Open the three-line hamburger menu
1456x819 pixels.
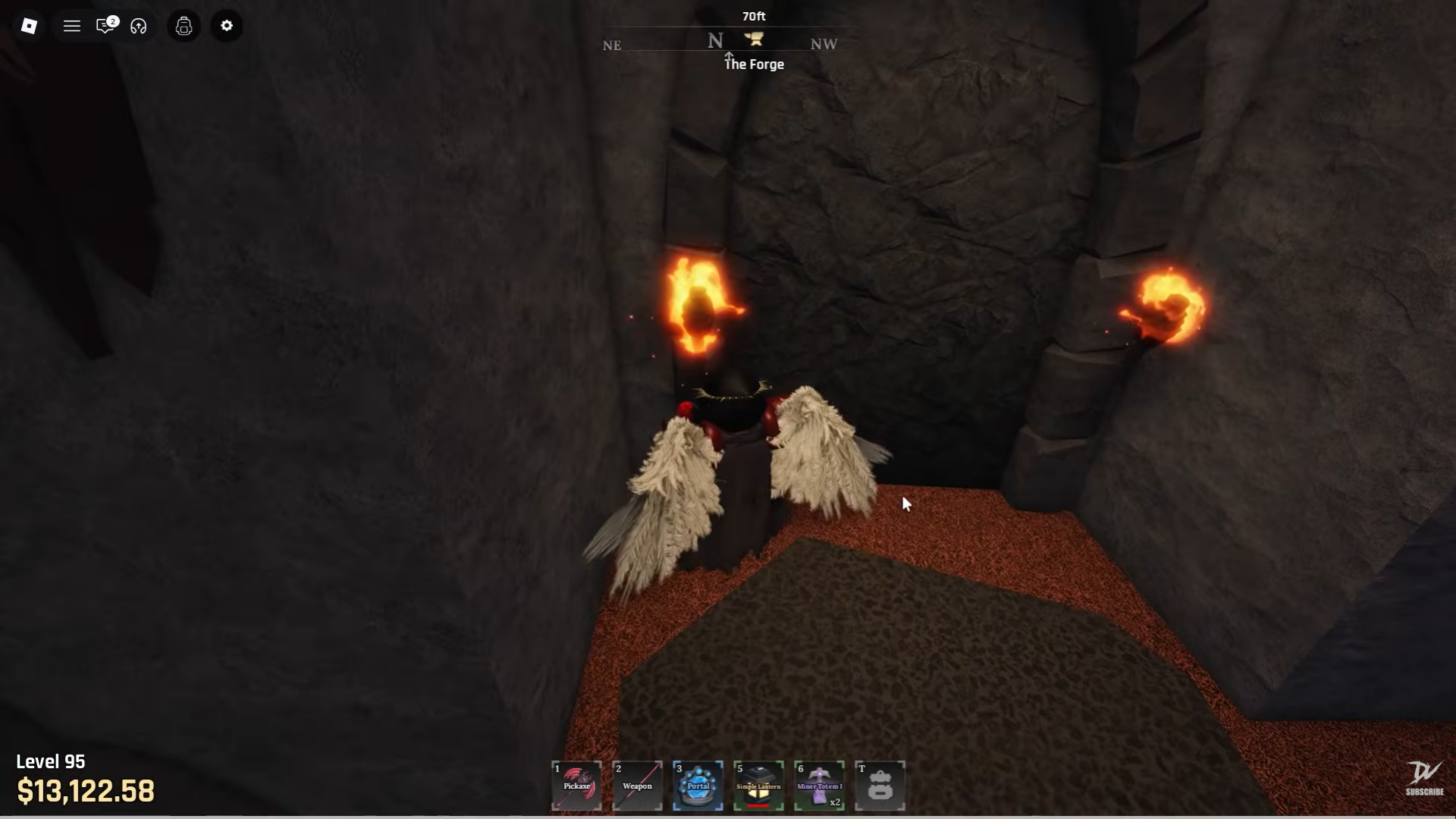point(72,26)
